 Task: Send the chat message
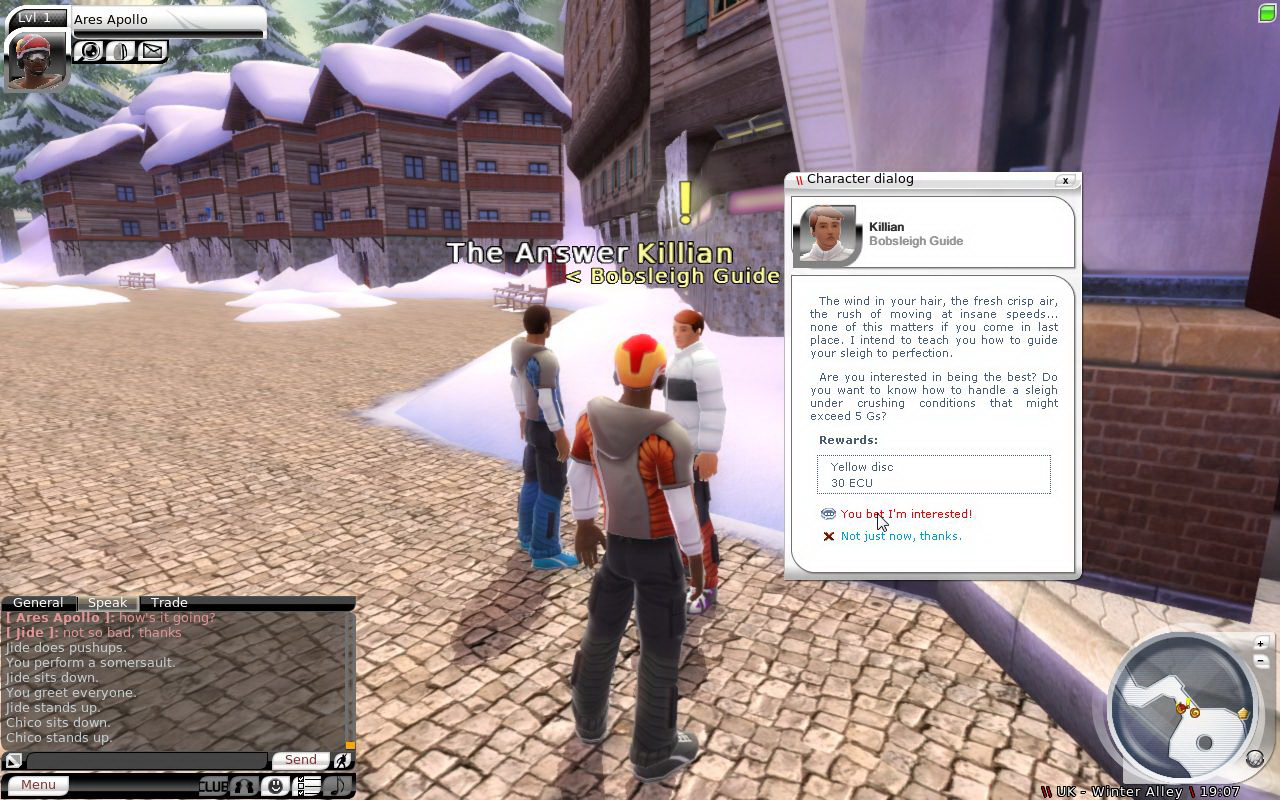click(300, 760)
